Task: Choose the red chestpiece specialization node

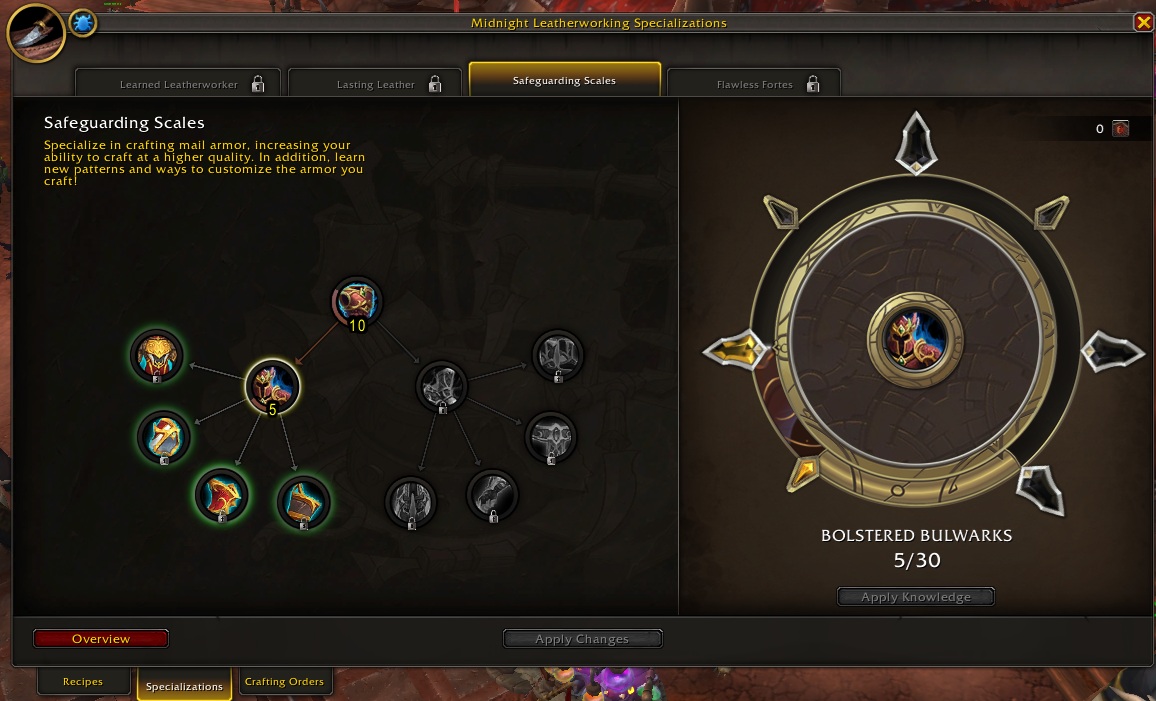Action: pyautogui.click(x=221, y=496)
